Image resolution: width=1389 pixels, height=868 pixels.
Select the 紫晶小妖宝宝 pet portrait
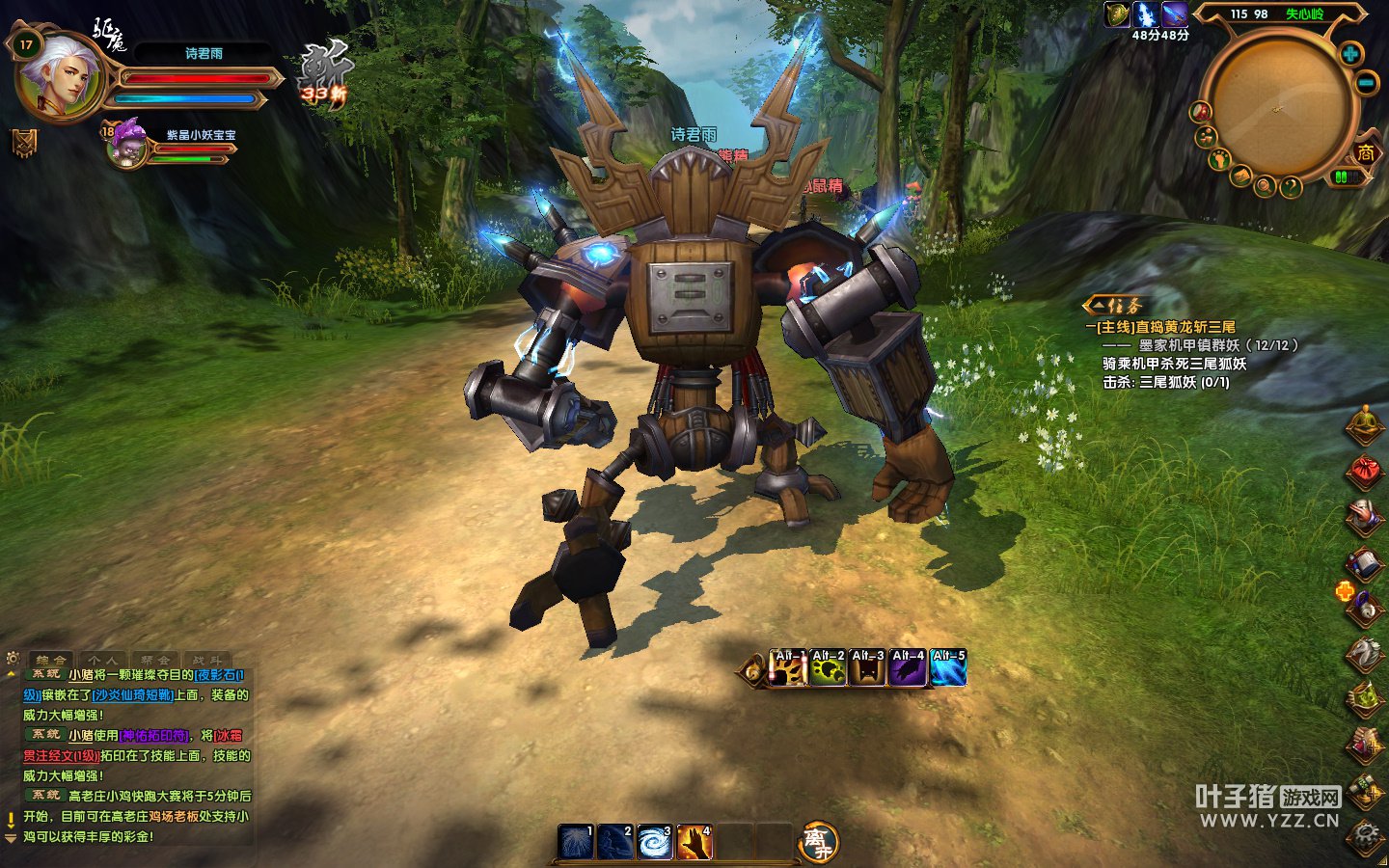coord(127,147)
